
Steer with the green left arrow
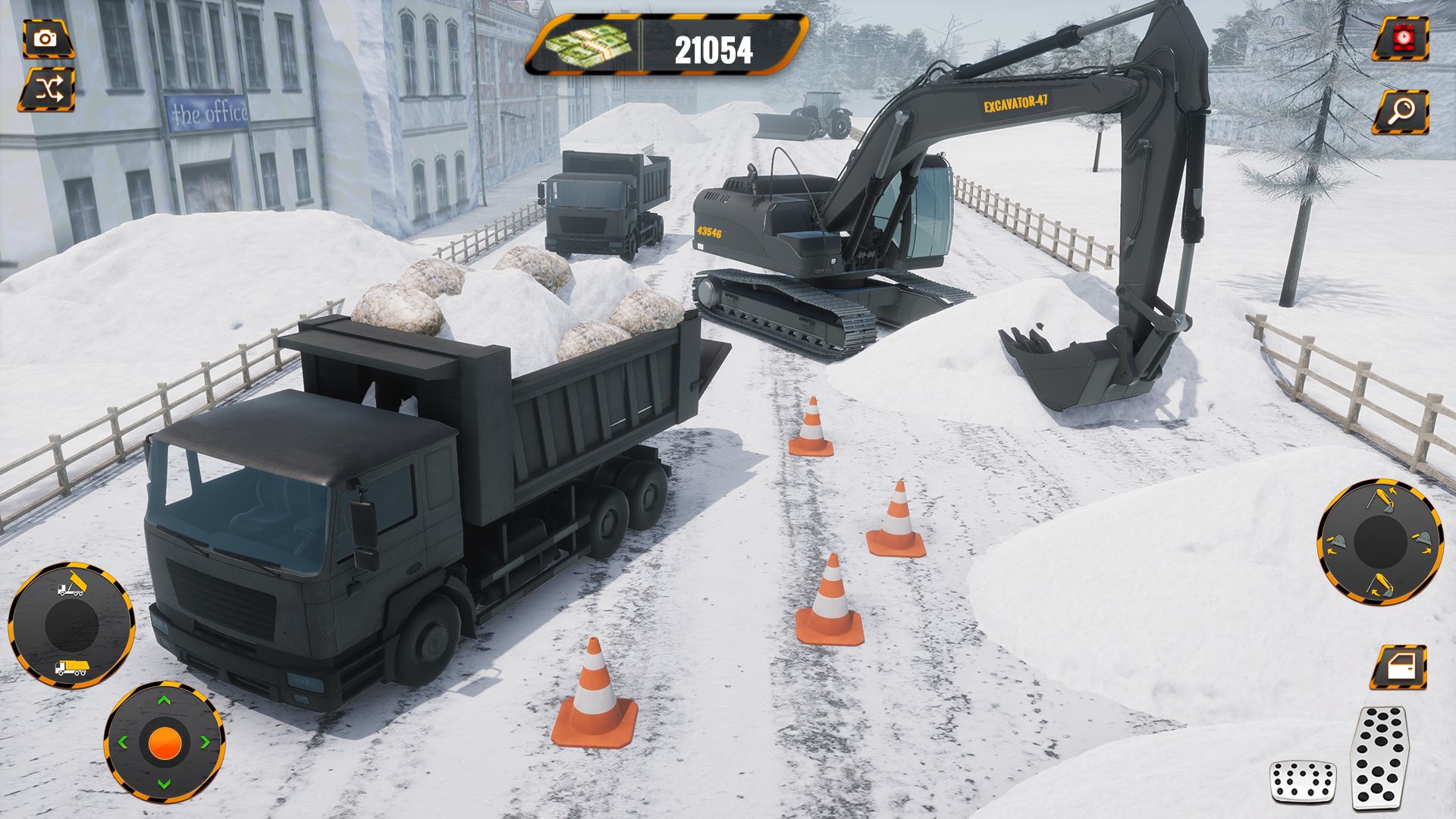click(x=122, y=743)
